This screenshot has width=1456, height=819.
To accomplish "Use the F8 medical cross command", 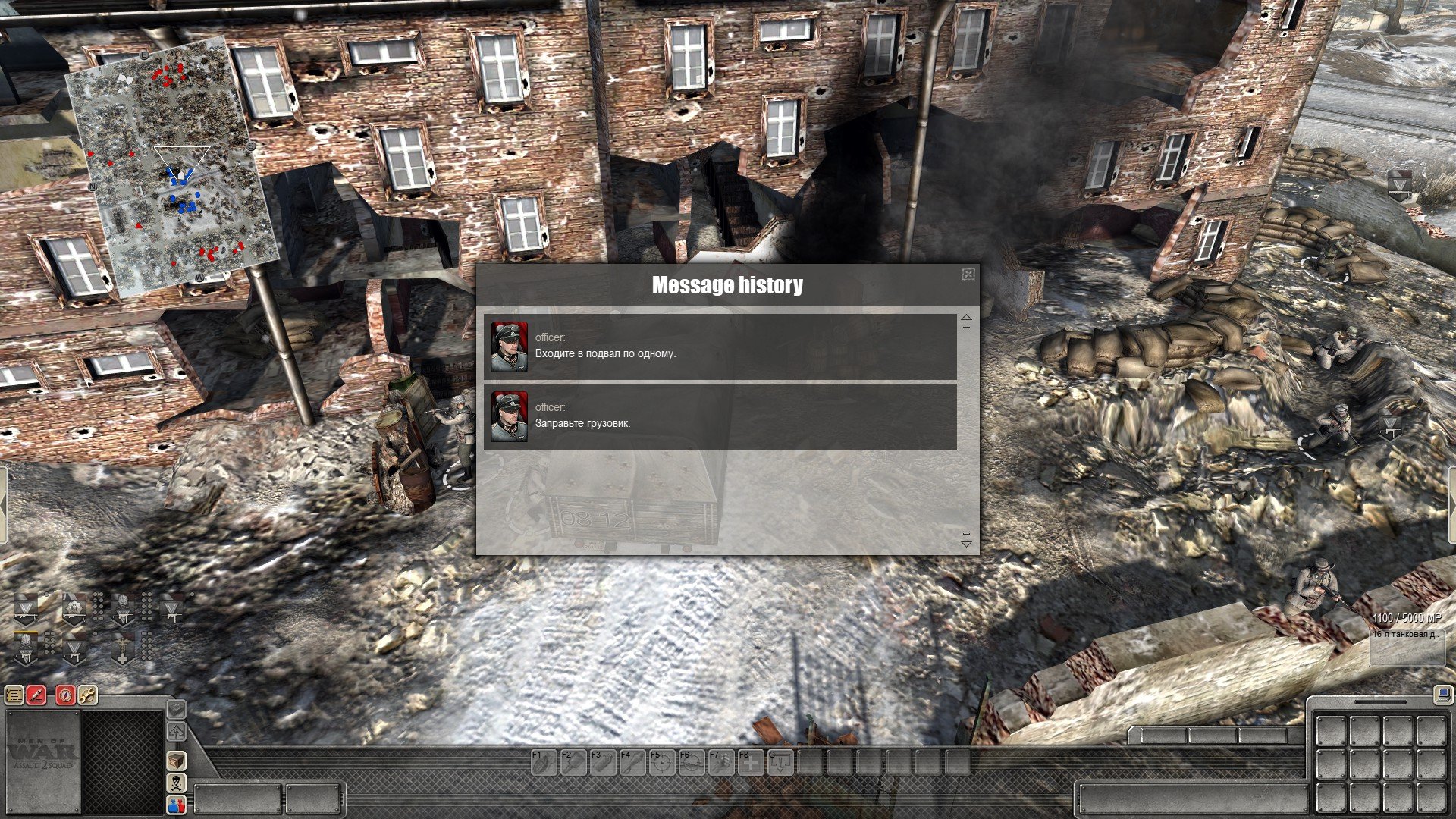I will click(751, 763).
